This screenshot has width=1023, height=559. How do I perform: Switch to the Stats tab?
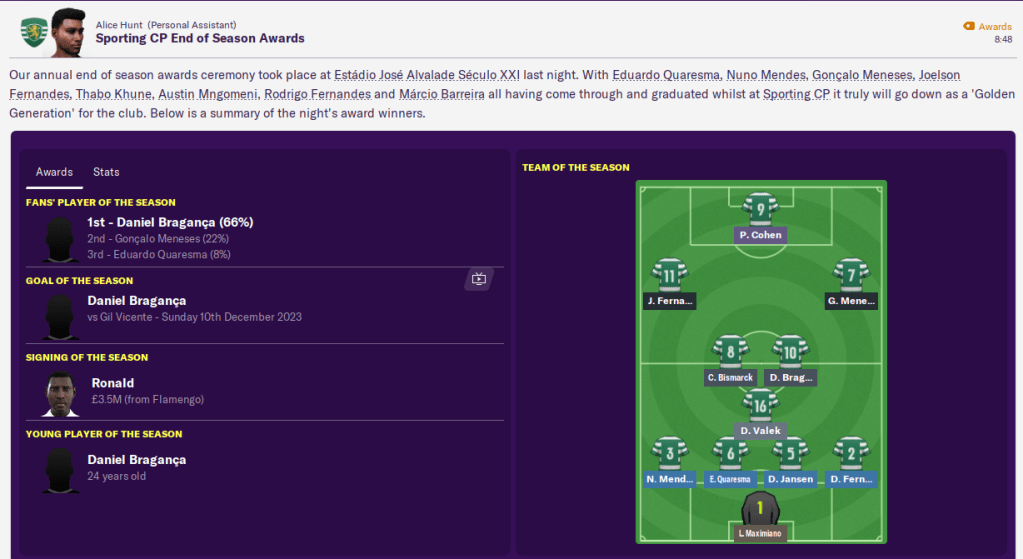tap(106, 172)
